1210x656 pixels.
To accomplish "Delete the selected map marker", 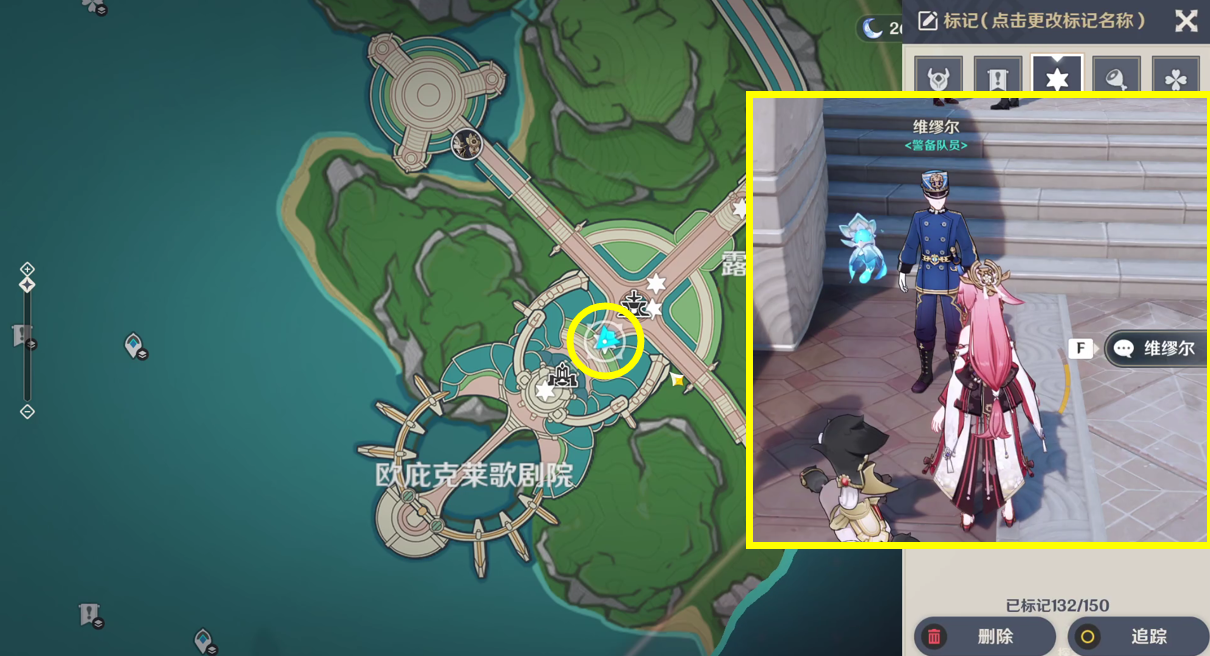I will click(x=984, y=636).
